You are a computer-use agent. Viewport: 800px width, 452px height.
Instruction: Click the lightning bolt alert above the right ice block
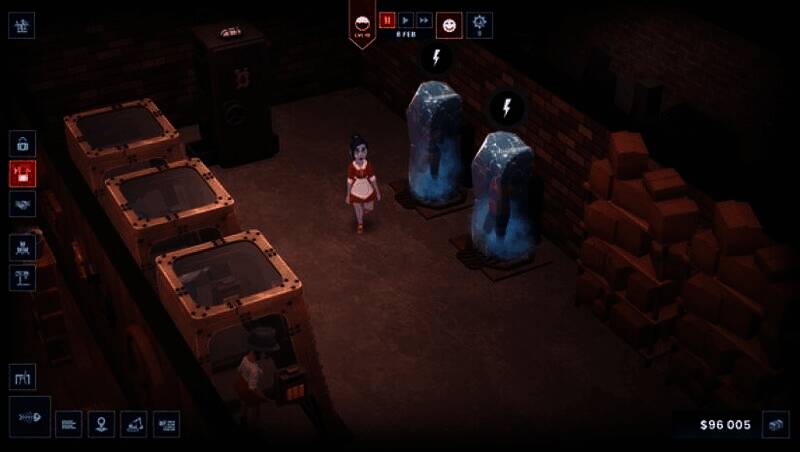(x=506, y=107)
